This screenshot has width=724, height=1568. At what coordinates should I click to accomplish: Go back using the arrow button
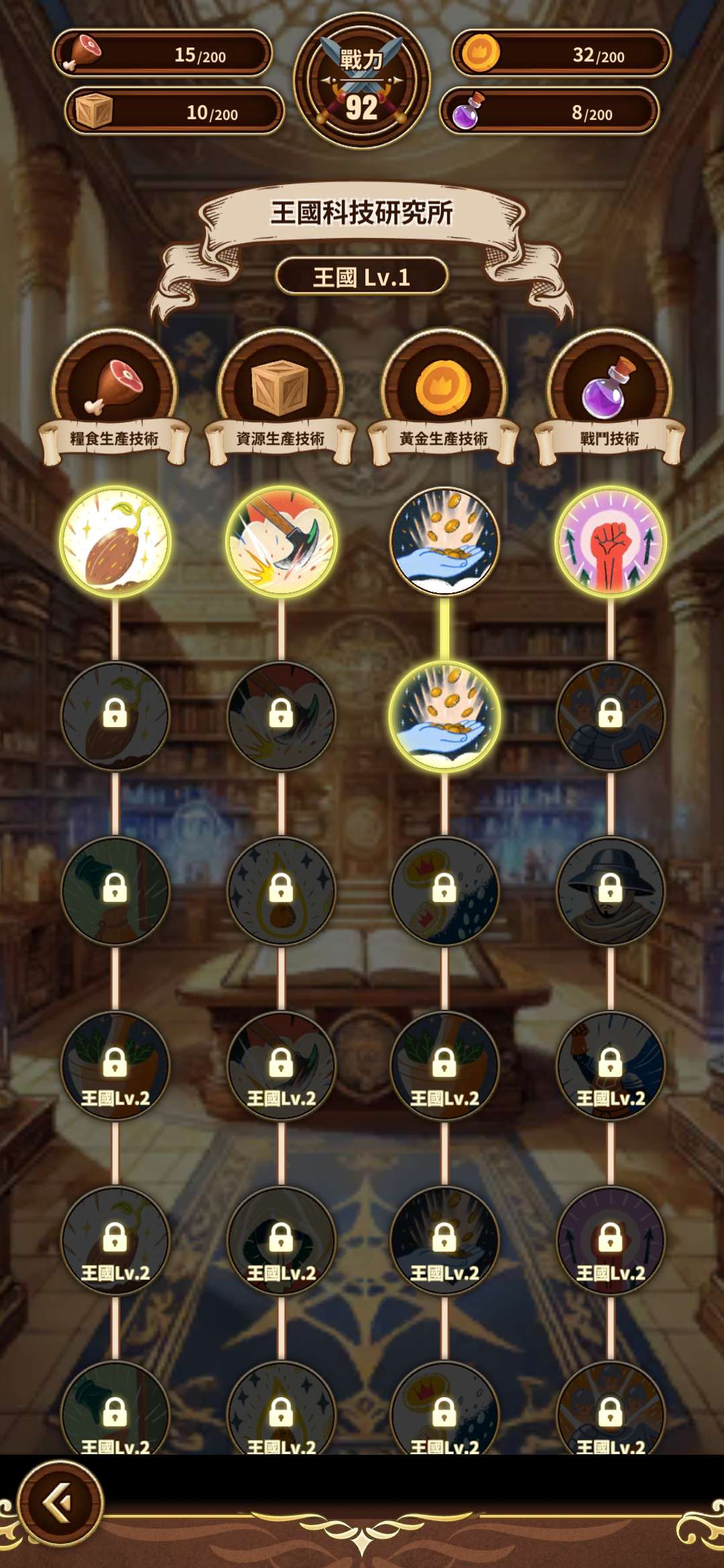point(60,1503)
